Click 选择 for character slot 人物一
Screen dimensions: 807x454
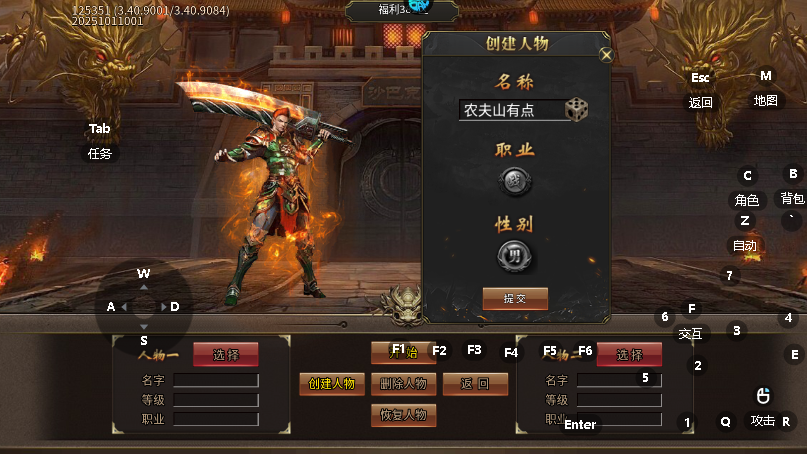(x=226, y=354)
